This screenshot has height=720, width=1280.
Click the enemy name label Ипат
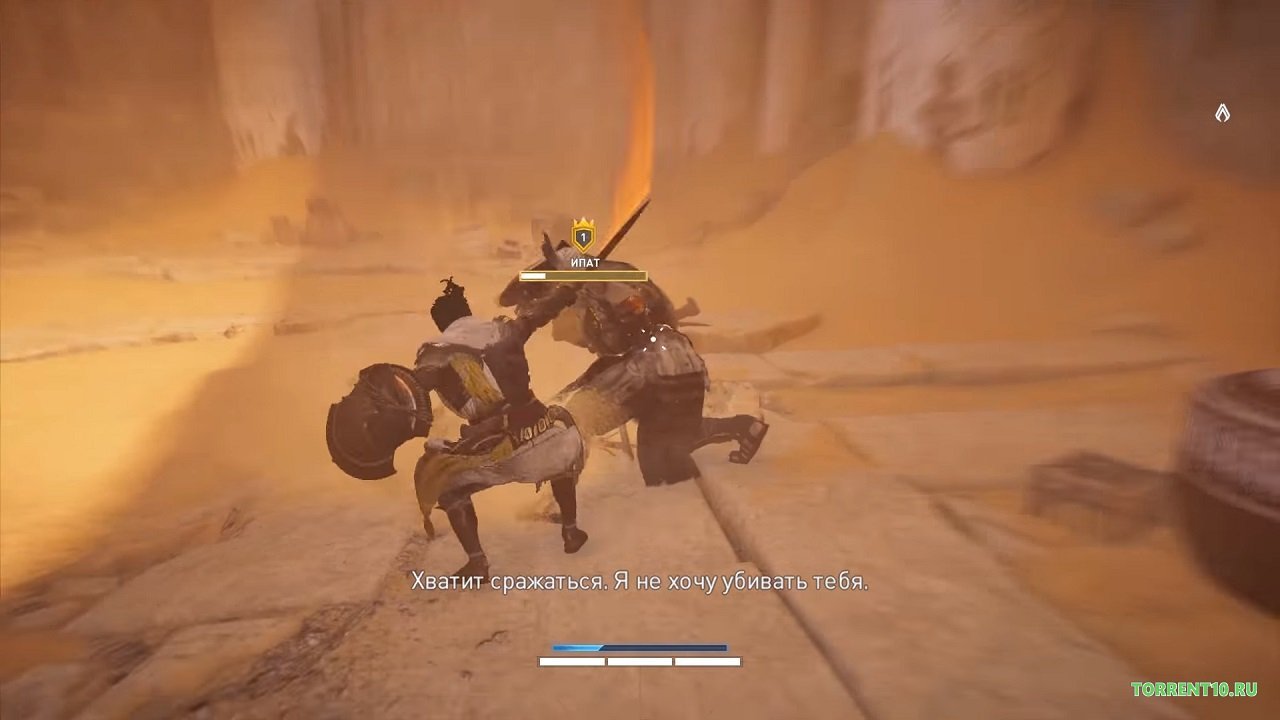click(x=585, y=262)
